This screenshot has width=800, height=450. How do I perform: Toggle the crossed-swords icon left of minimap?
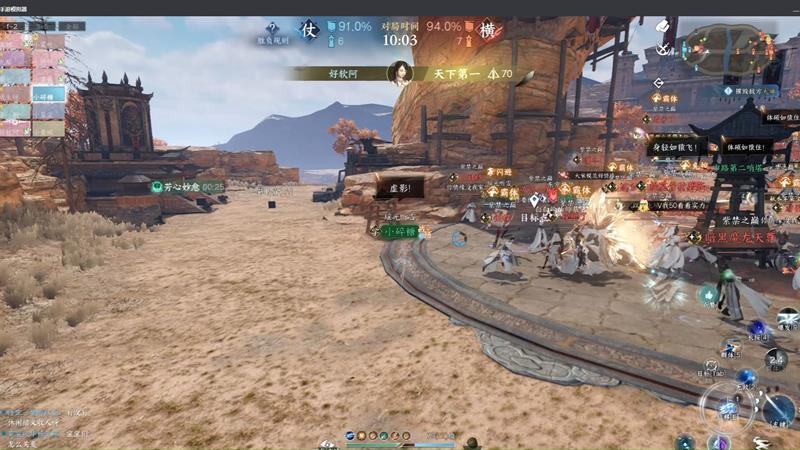662,48
